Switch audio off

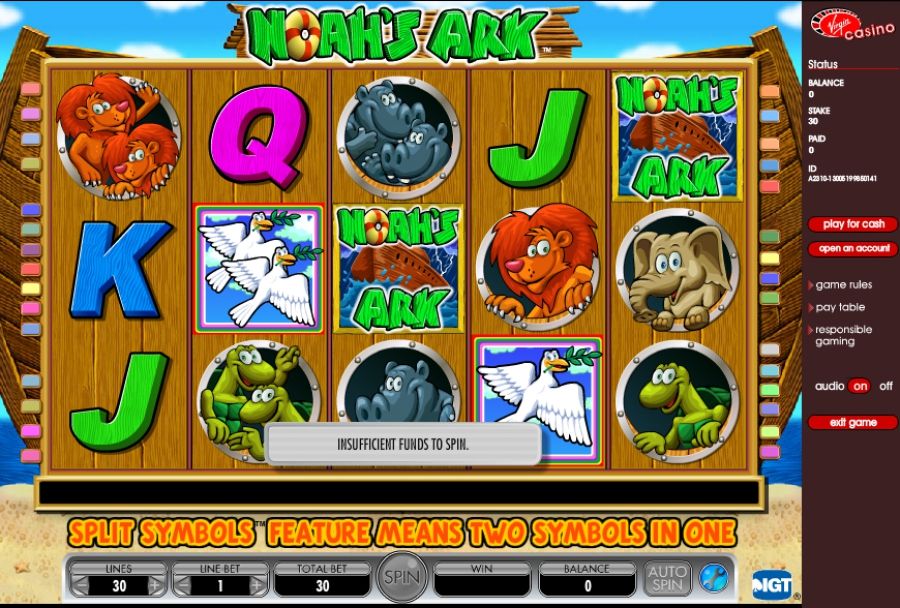point(885,386)
